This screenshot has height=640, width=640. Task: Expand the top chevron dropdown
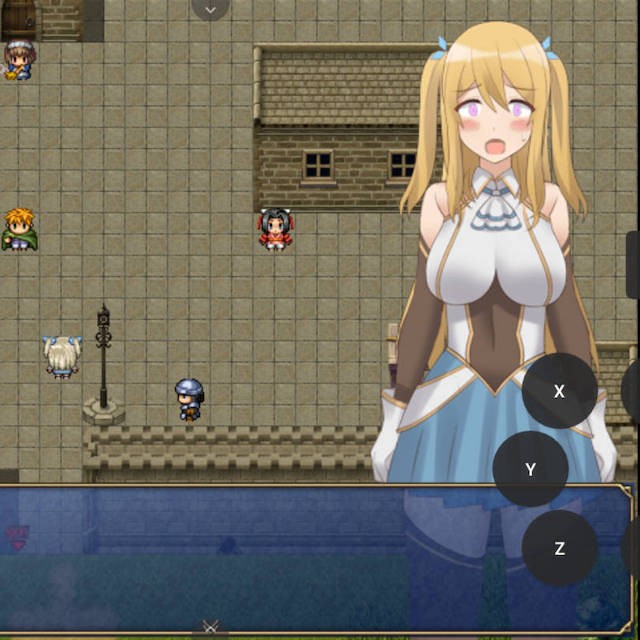pos(210,9)
